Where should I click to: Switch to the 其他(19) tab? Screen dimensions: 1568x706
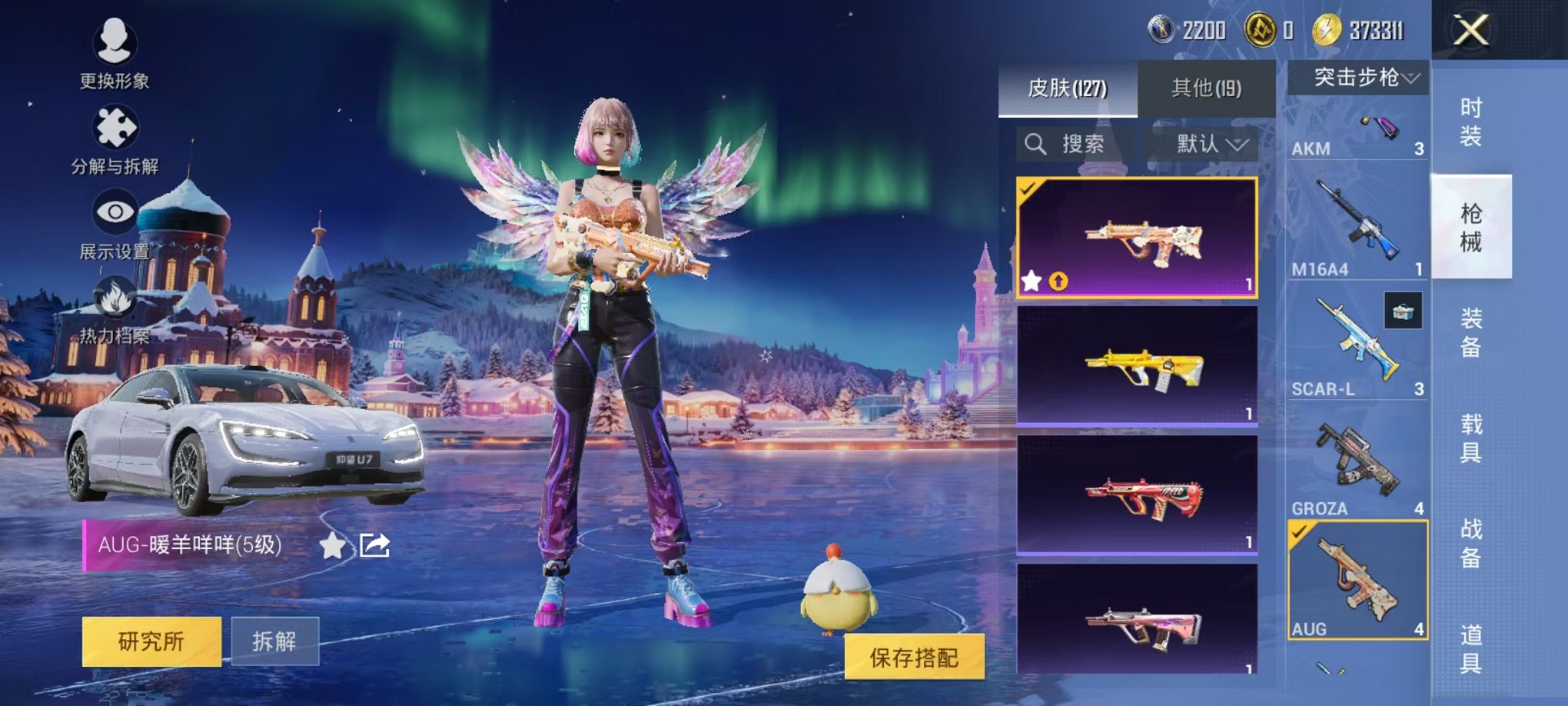coord(1206,88)
